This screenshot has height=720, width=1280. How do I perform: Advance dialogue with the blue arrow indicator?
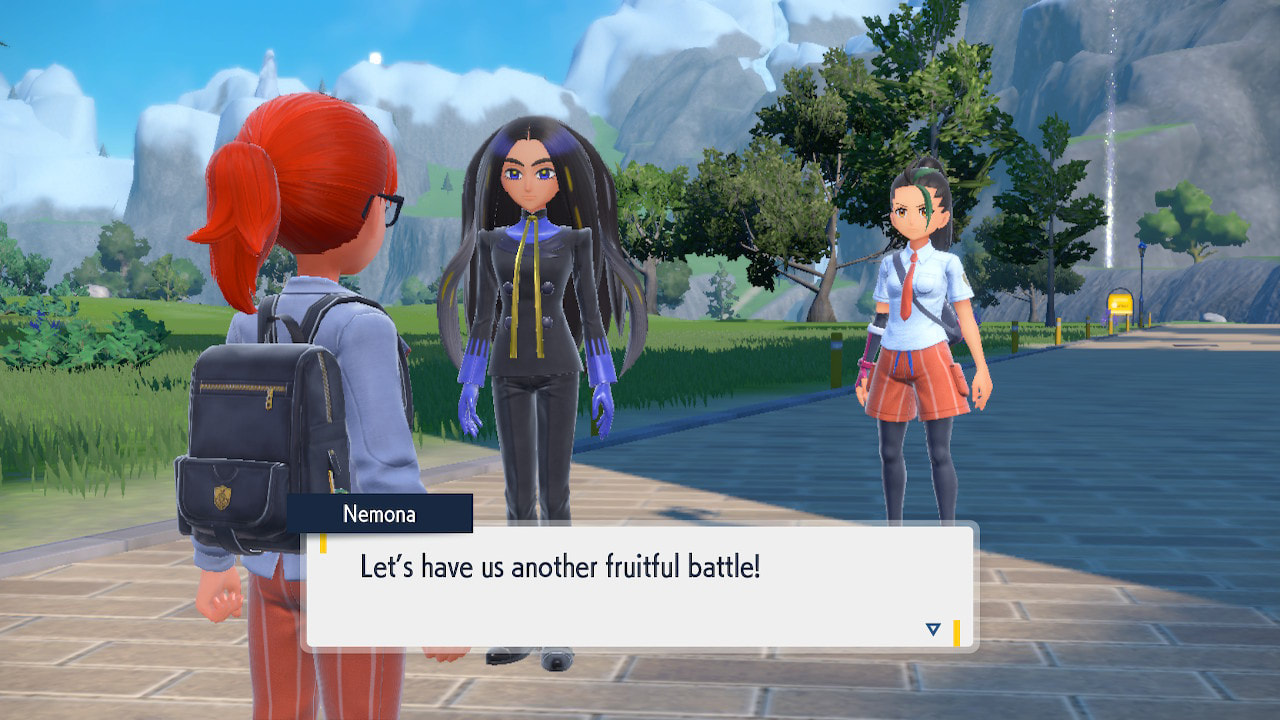[933, 629]
